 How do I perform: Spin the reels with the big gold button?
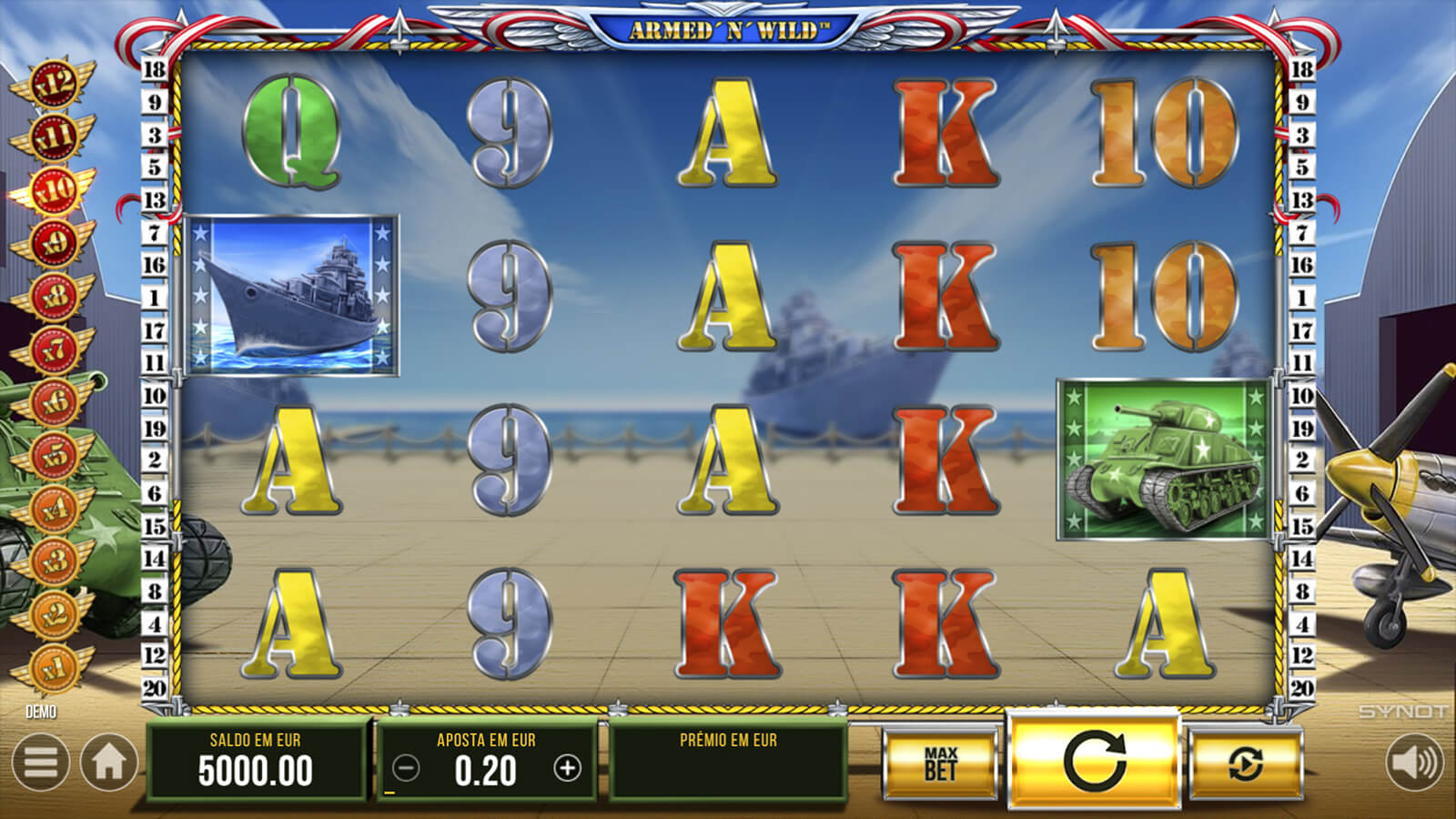[x=1094, y=761]
